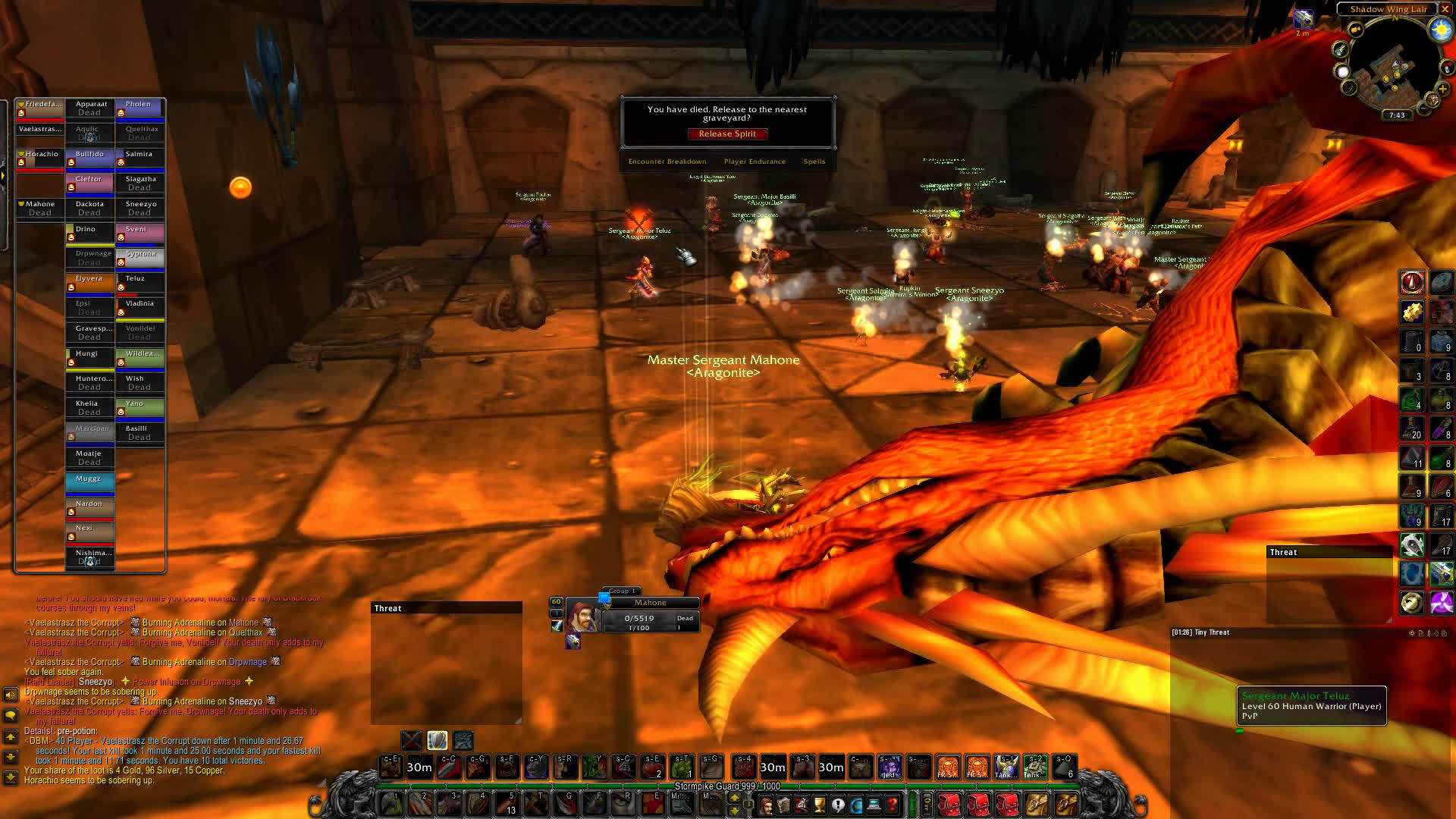The height and width of the screenshot is (819, 1456).
Task: Open the first red backpack bag slot
Action: (949, 805)
